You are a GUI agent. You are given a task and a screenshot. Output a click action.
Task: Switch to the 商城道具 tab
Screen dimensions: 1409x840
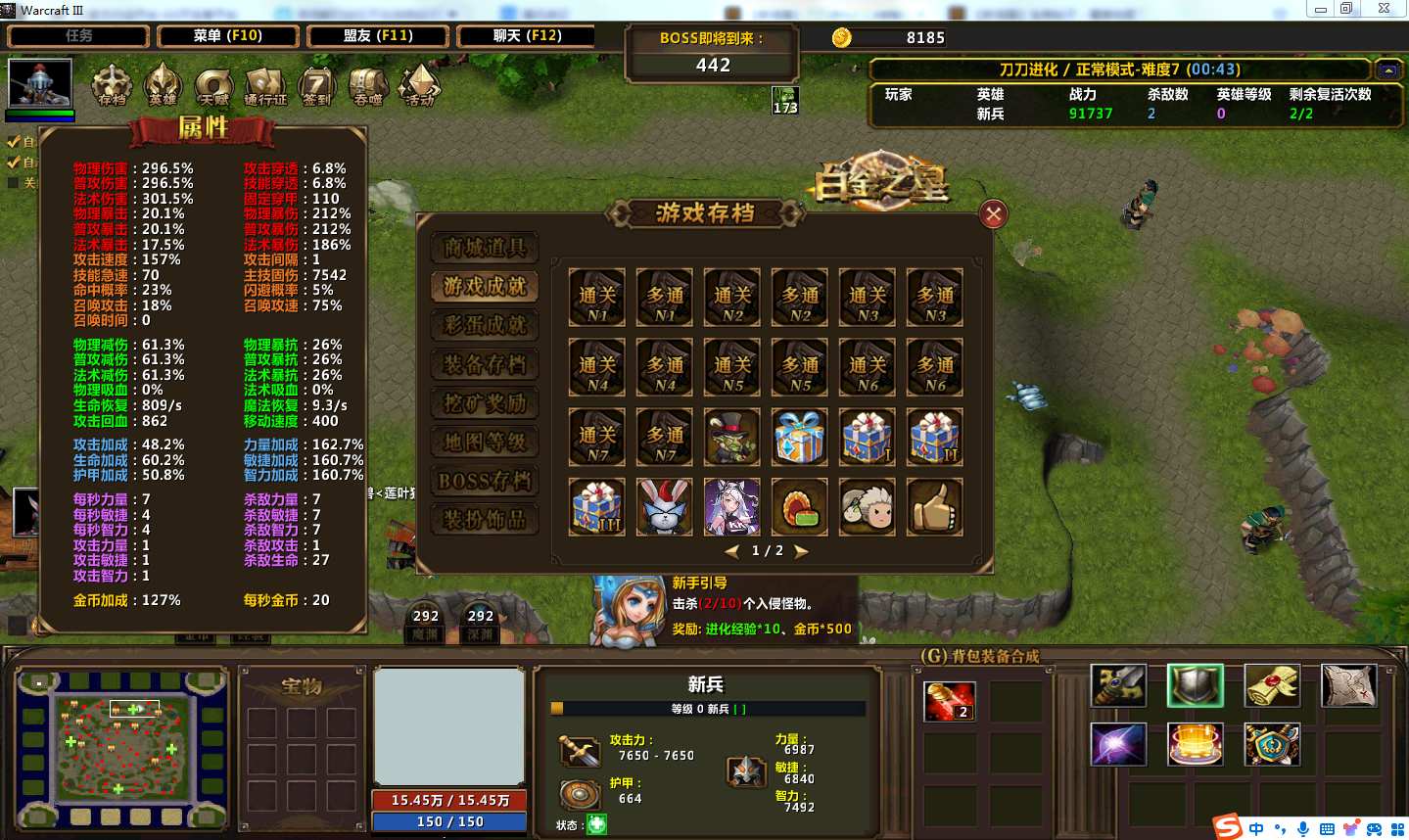pyautogui.click(x=485, y=248)
